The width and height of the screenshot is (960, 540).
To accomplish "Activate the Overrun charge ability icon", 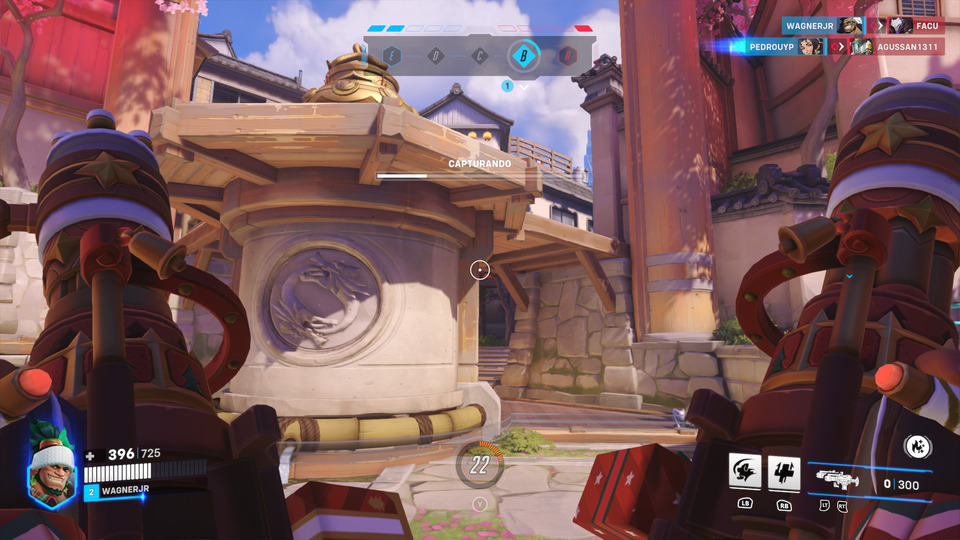I will point(745,471).
